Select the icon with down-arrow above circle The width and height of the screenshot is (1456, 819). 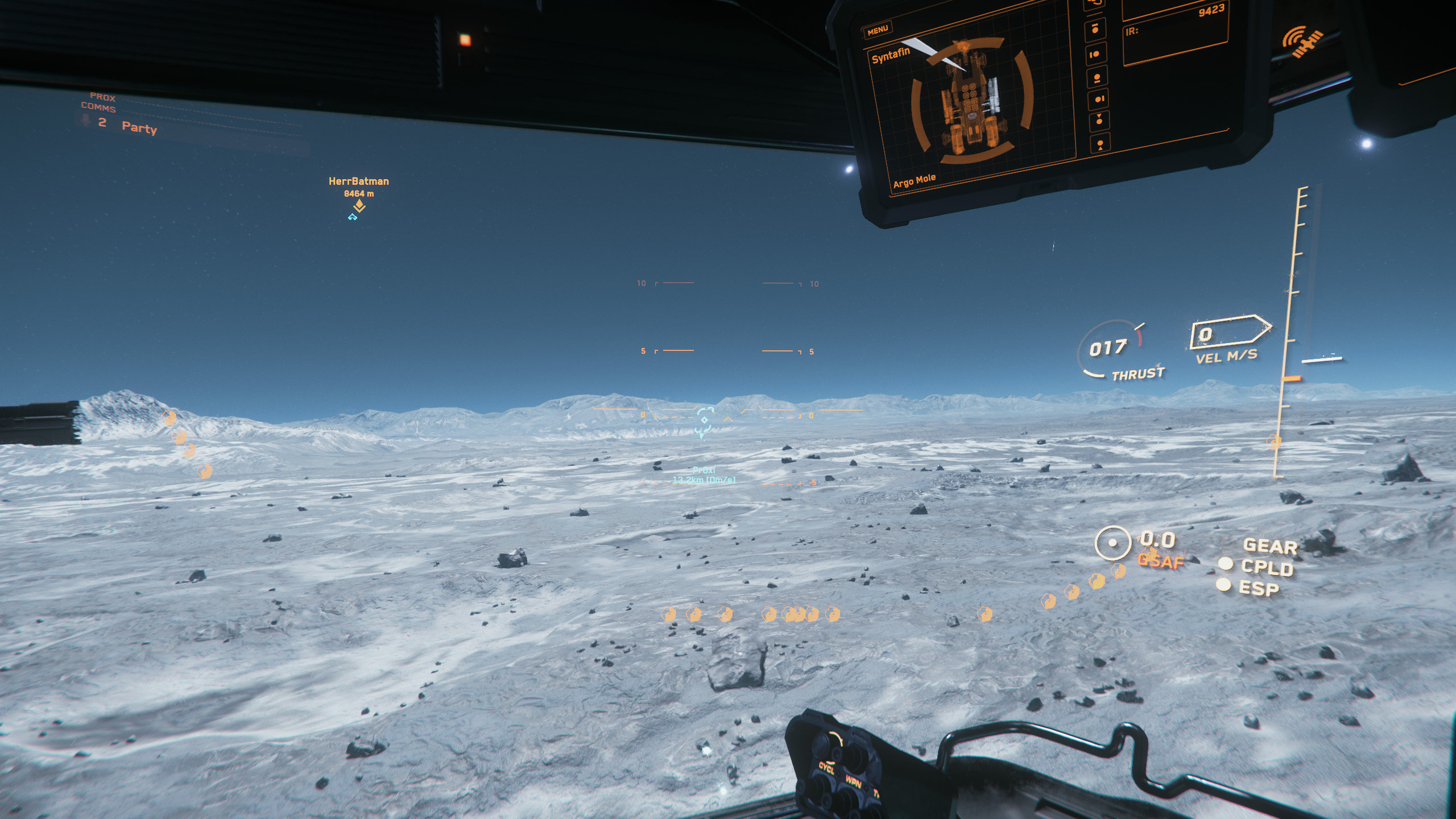pos(1099,120)
